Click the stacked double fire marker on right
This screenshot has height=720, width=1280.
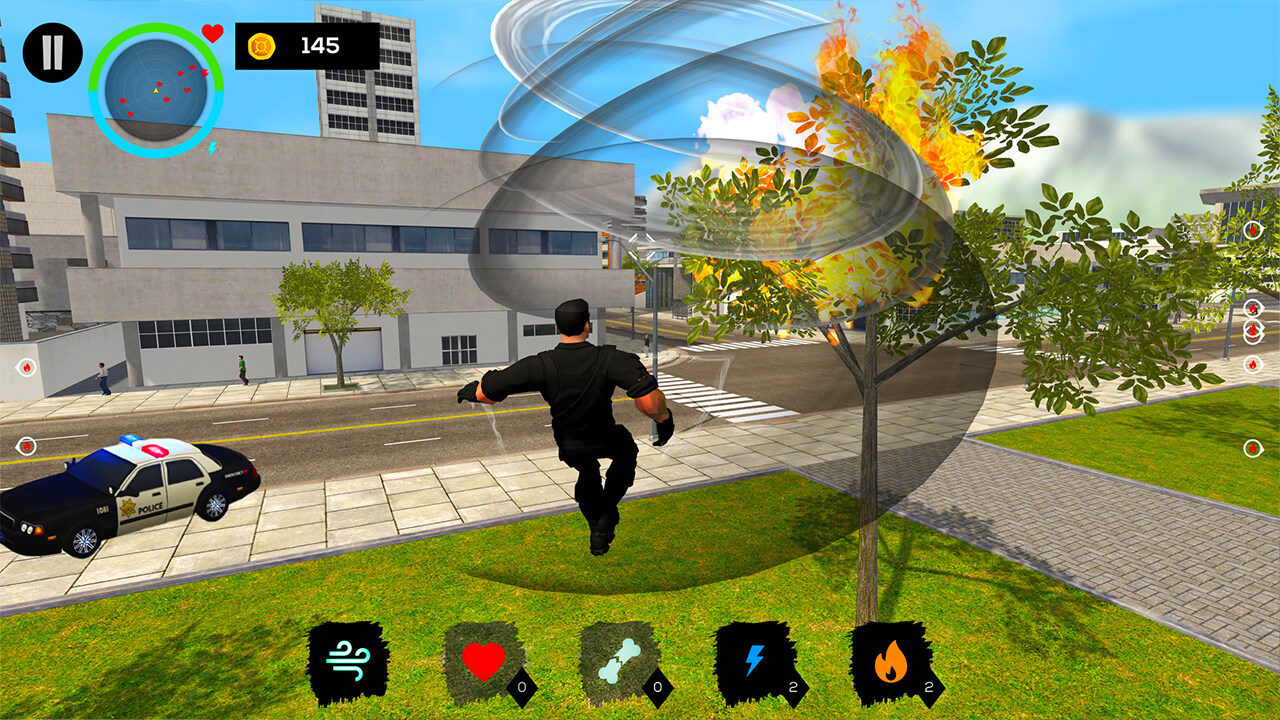click(x=1252, y=330)
